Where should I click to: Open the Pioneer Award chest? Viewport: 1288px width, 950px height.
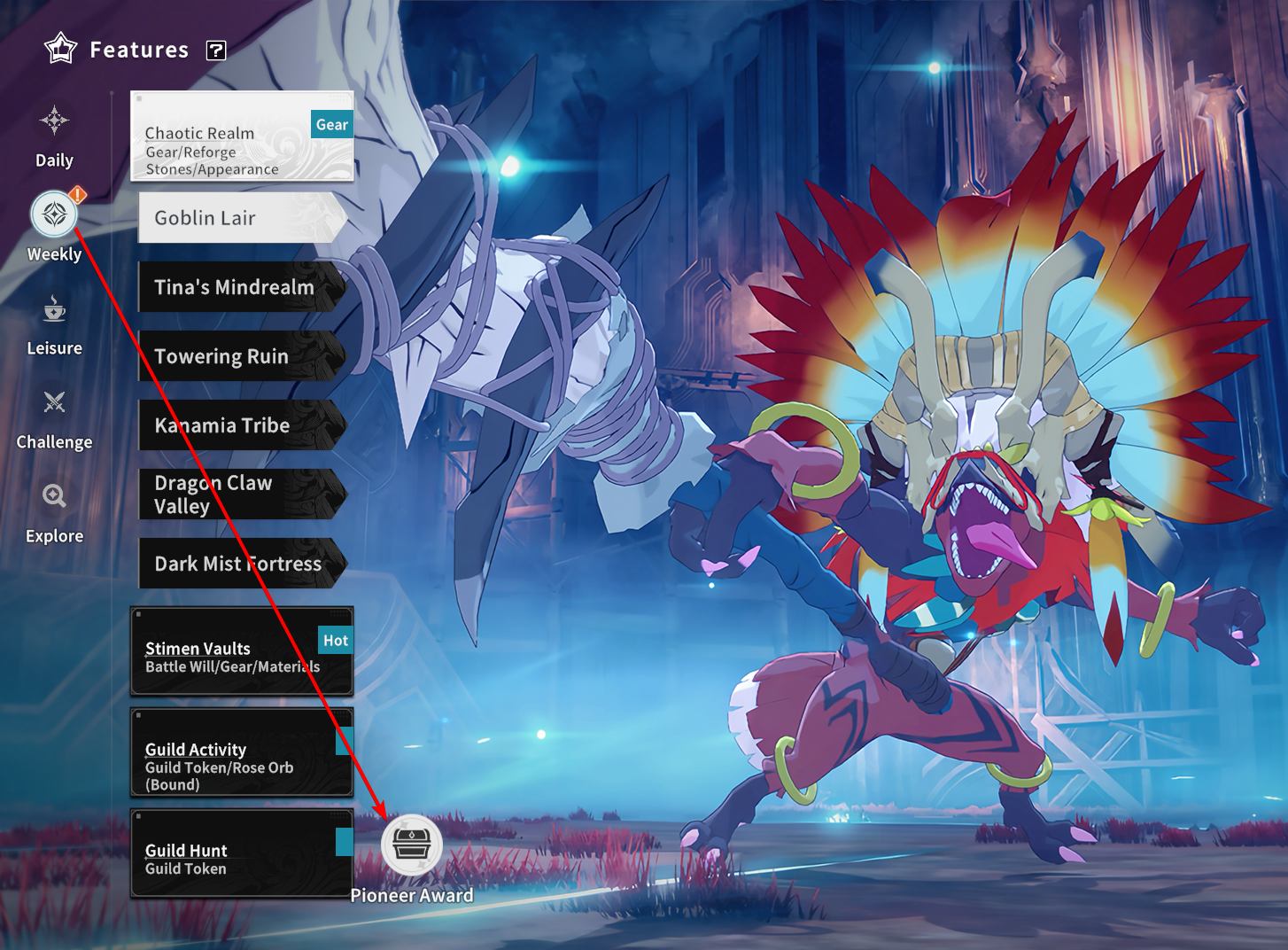click(412, 845)
